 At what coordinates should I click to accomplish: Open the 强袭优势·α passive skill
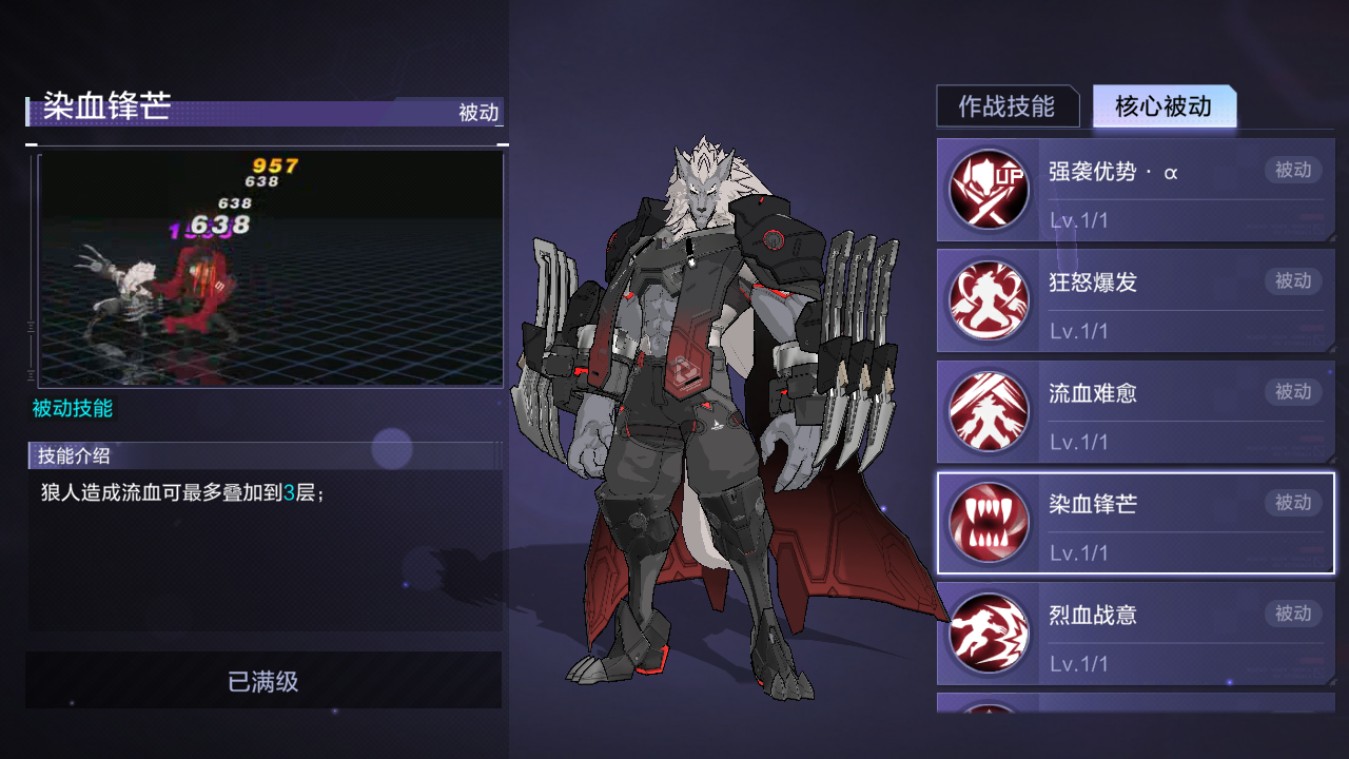tap(1135, 190)
